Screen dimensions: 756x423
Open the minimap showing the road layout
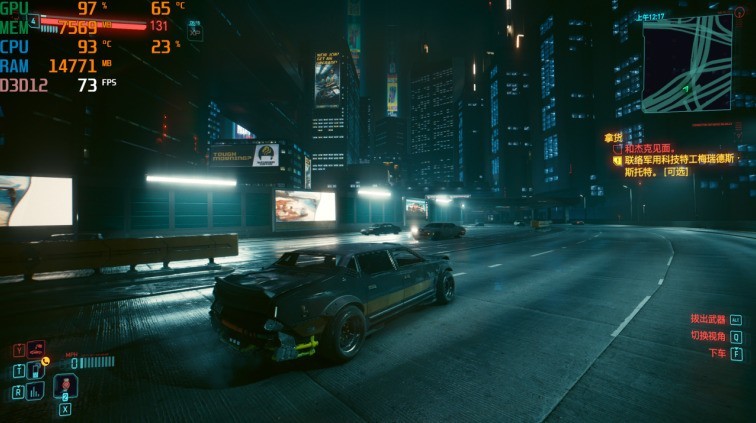coord(687,63)
